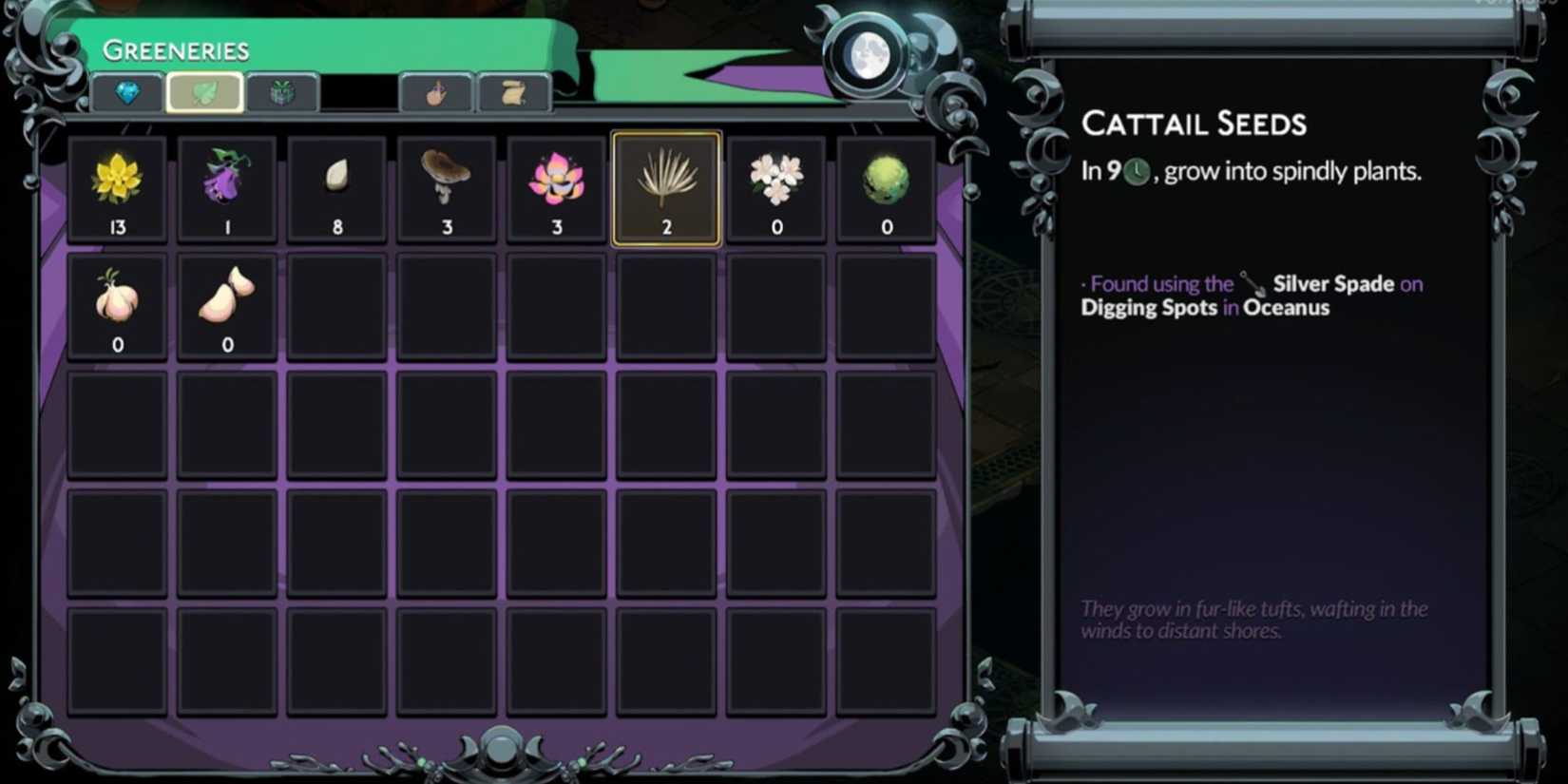Click the Greeneries header title
This screenshot has height=784, width=1568.
pos(176,48)
